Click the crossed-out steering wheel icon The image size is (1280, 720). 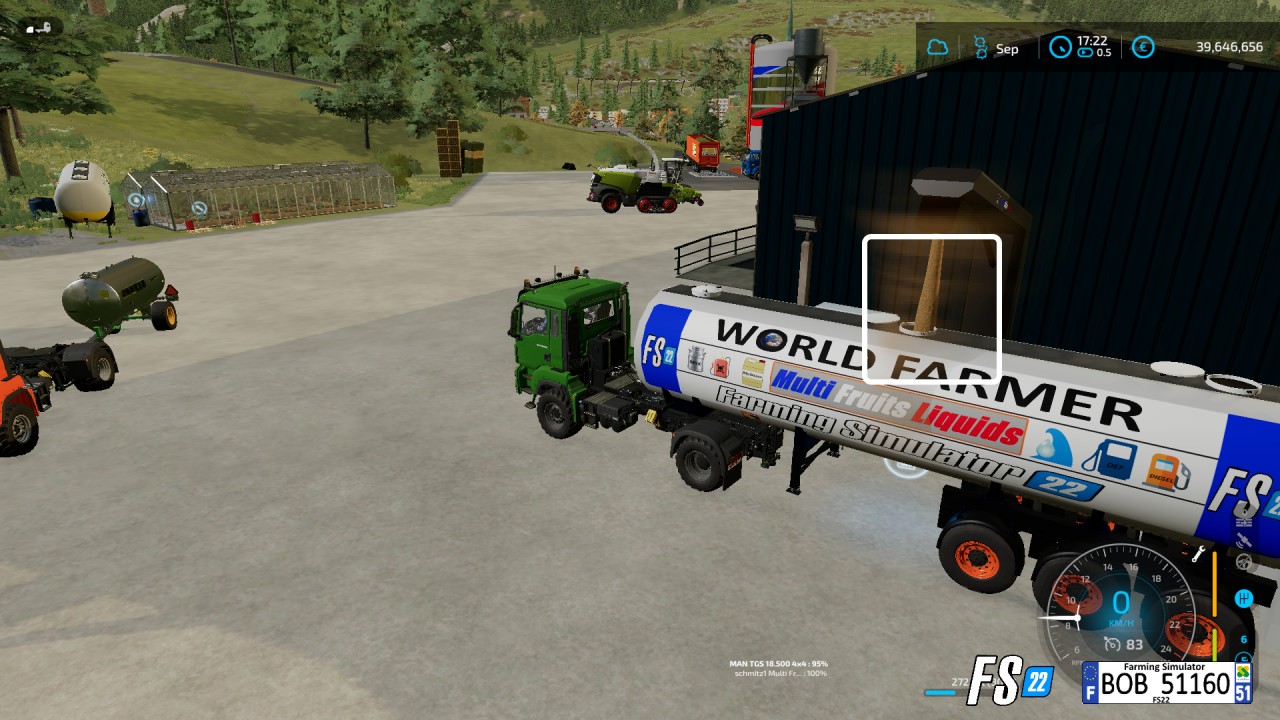point(1244,563)
